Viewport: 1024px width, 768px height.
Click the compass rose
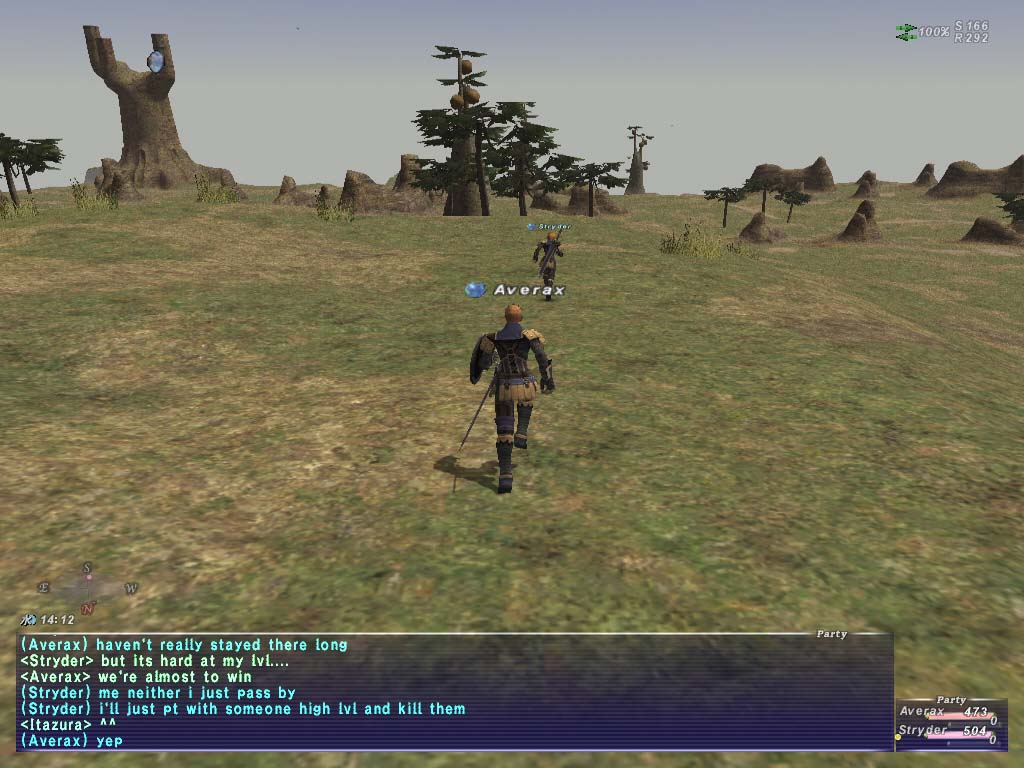pos(88,588)
